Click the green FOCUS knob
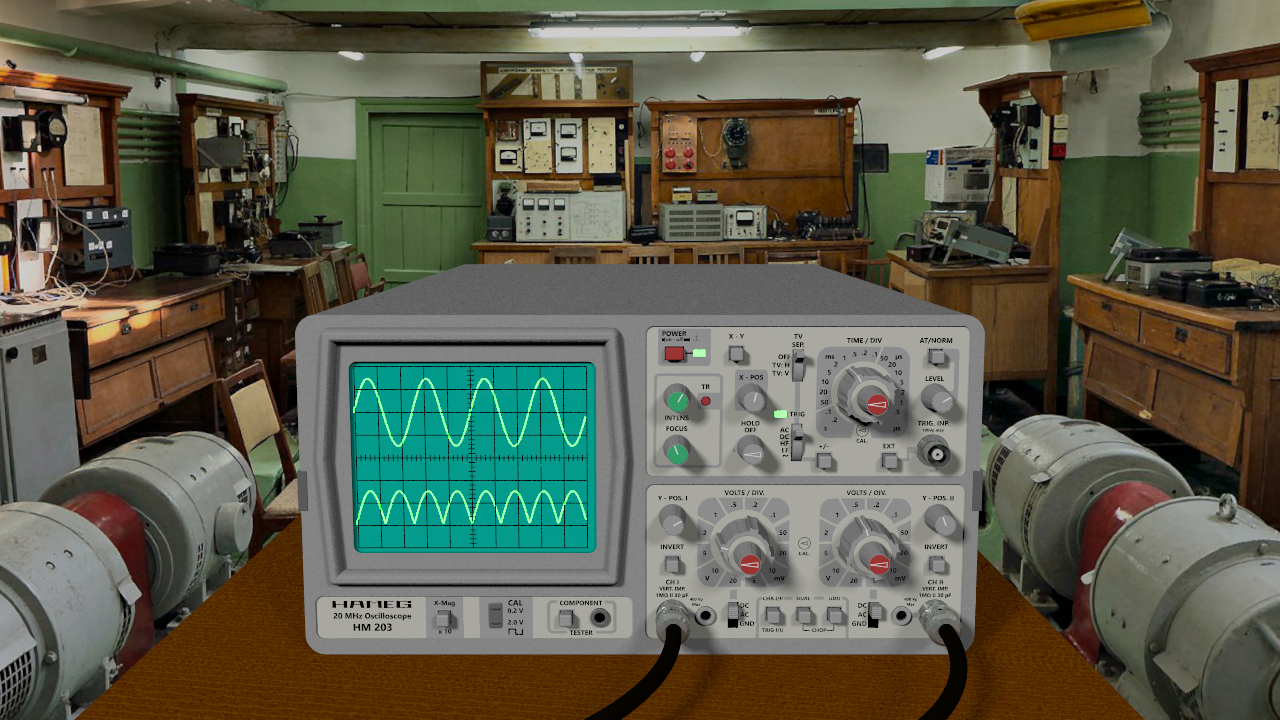The height and width of the screenshot is (720, 1280). tap(677, 453)
